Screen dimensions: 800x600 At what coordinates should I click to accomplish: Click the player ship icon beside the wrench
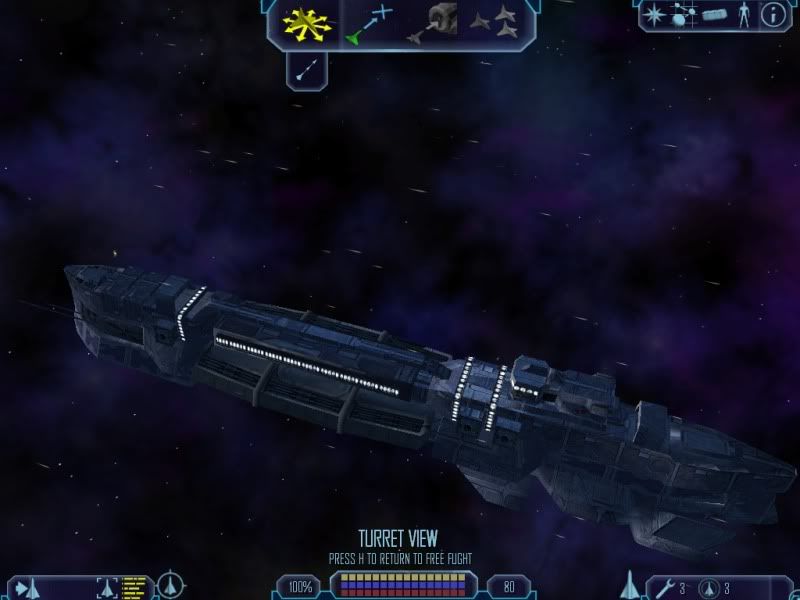click(630, 583)
